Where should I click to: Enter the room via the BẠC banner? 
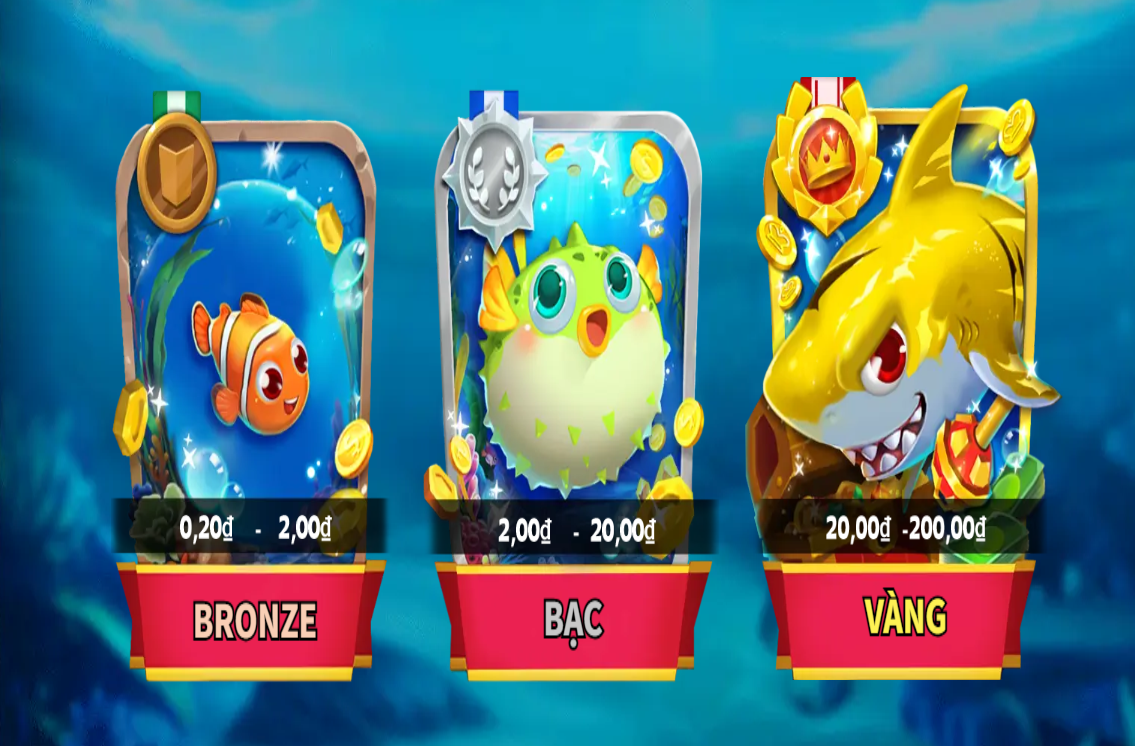point(573,621)
